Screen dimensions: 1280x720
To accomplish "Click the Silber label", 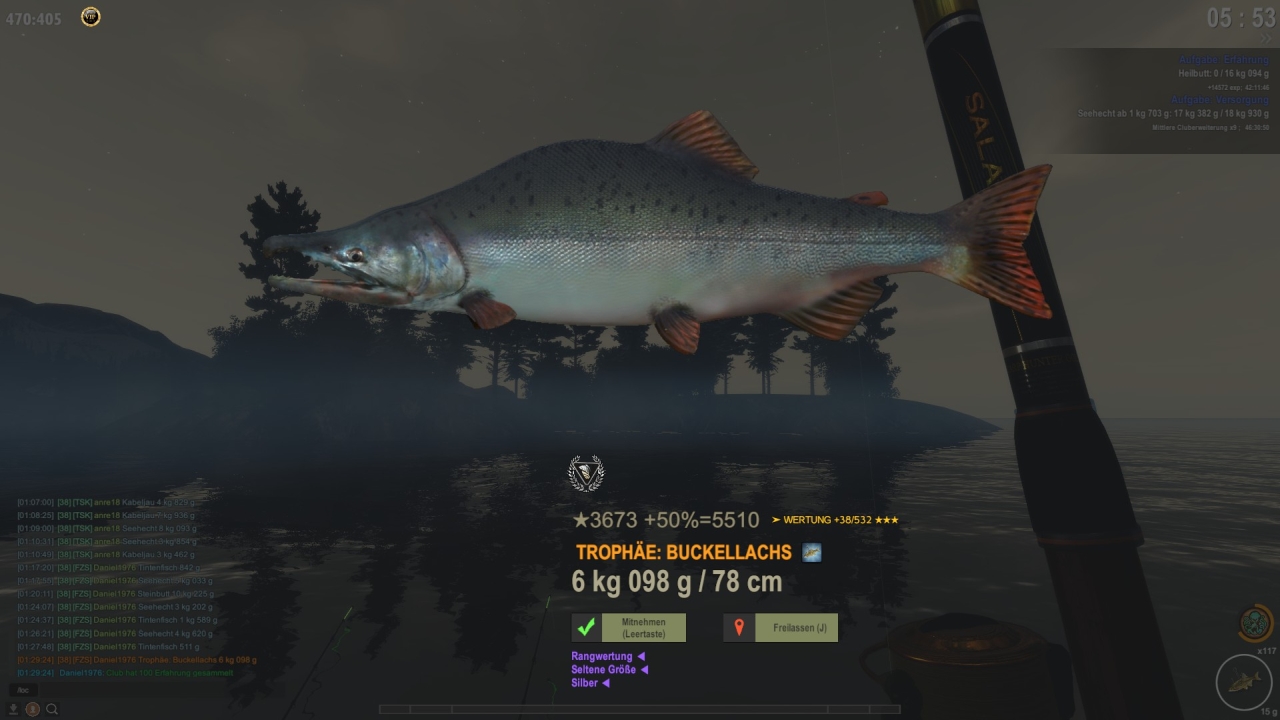I will coord(585,683).
